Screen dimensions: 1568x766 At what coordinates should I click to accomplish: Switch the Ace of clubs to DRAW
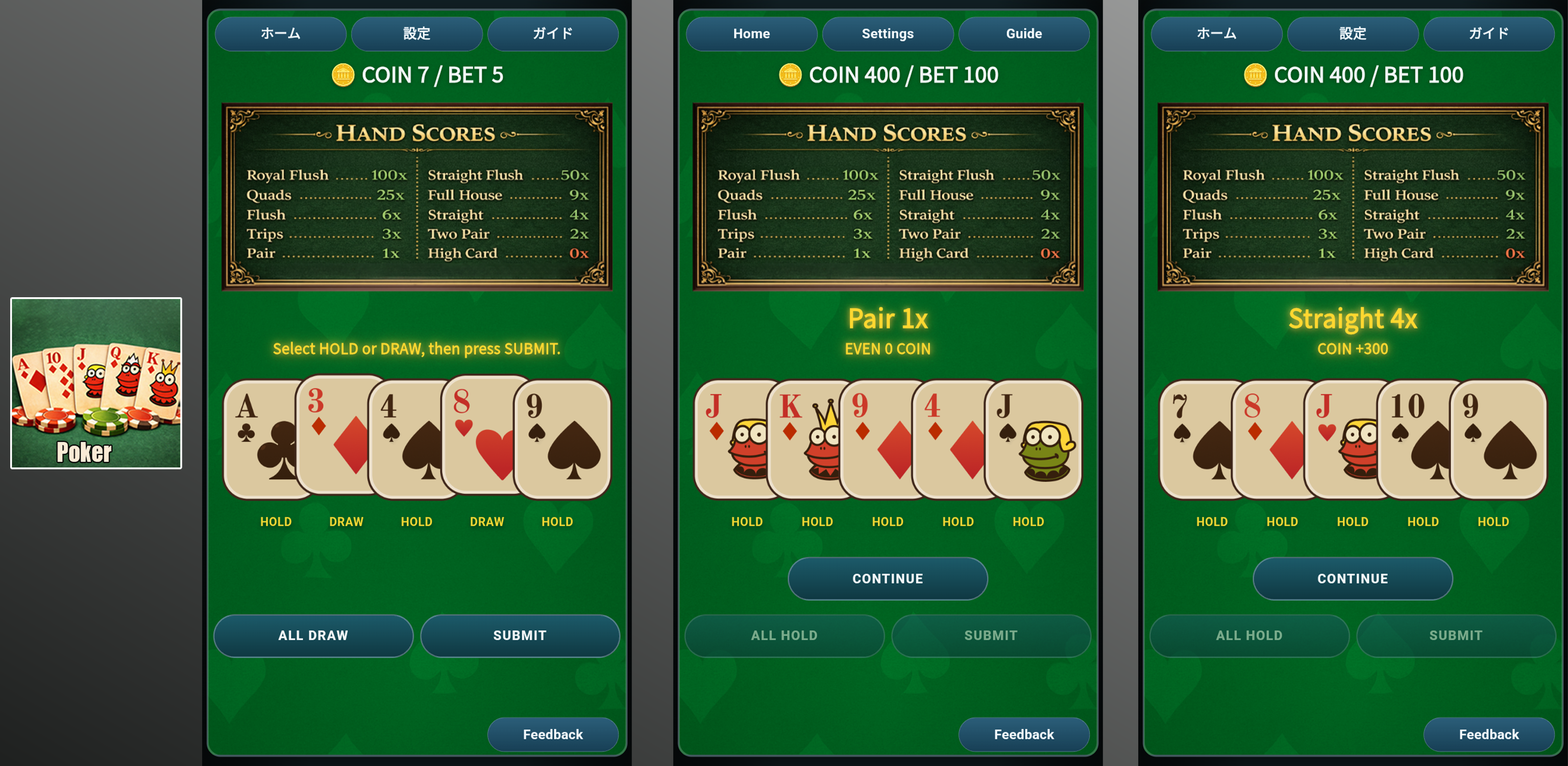[276, 521]
